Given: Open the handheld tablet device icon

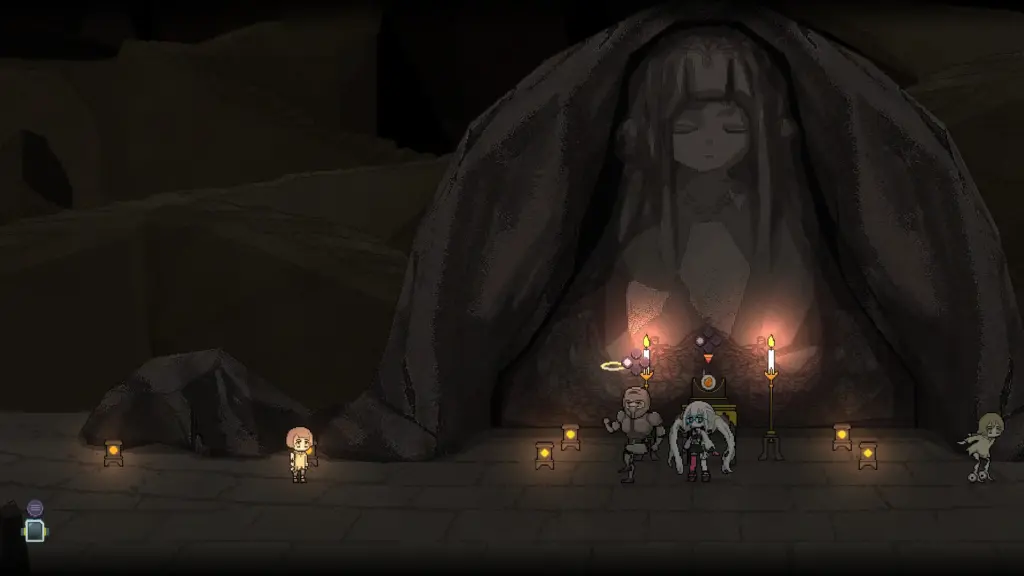Looking at the screenshot, I should [35, 531].
